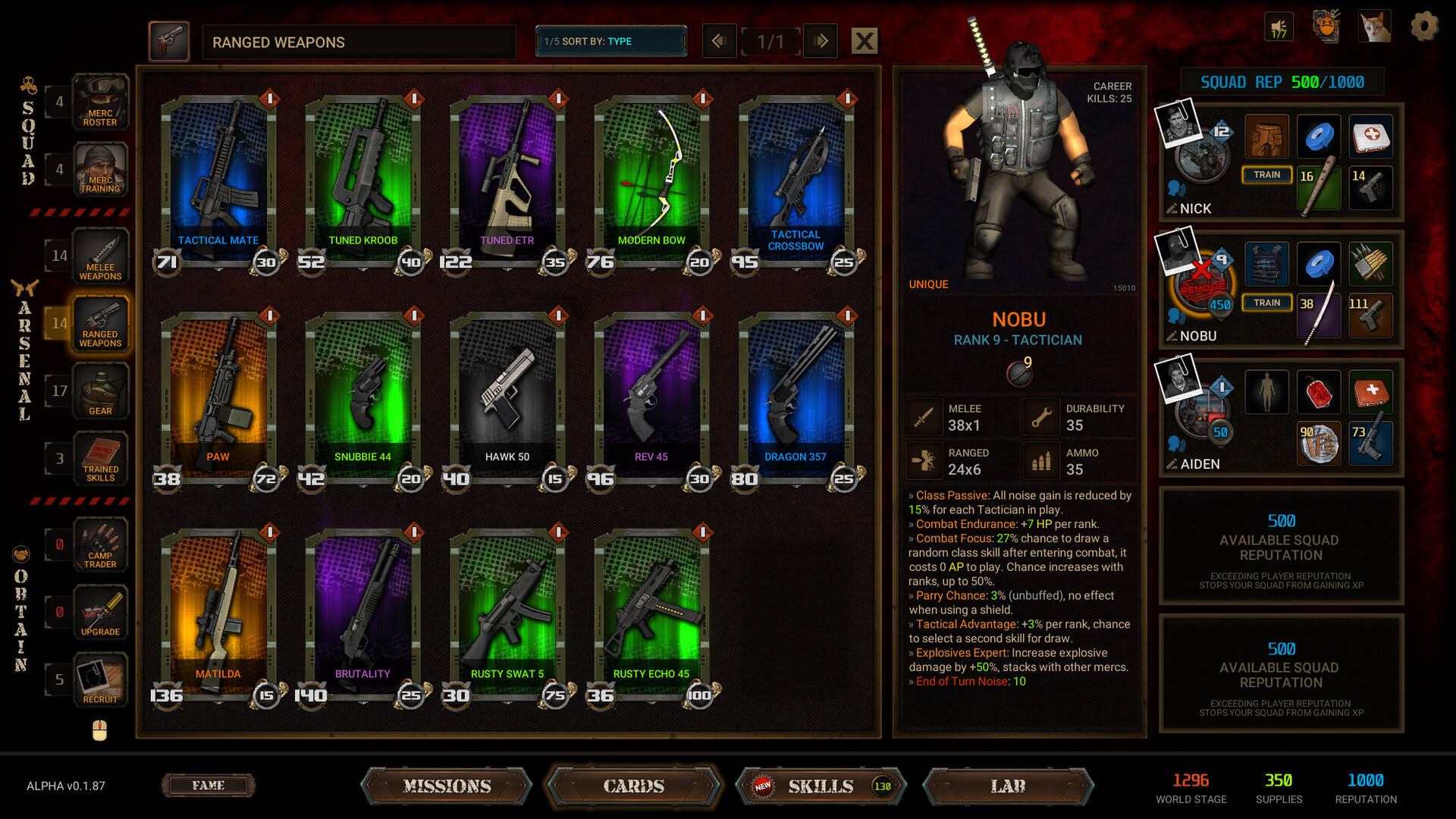
Task: Choose the Brutality shotgun card
Action: pos(362,612)
